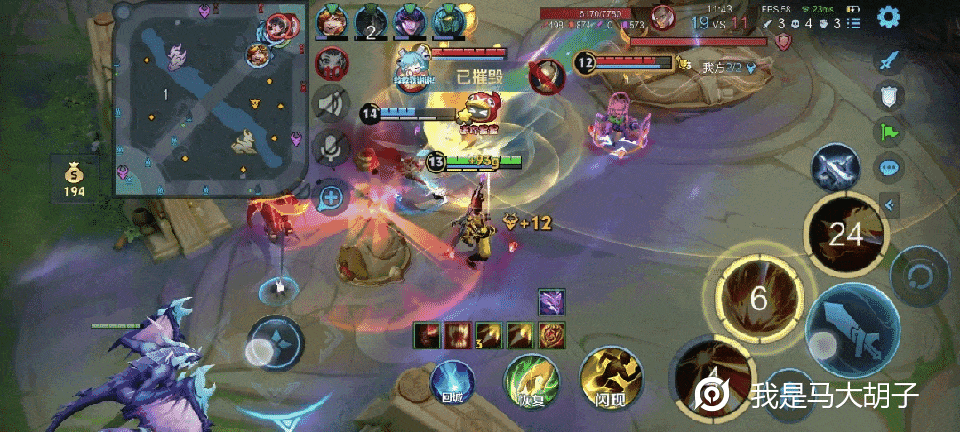
Task: Tap the 回城 recall button
Action: pyautogui.click(x=451, y=383)
